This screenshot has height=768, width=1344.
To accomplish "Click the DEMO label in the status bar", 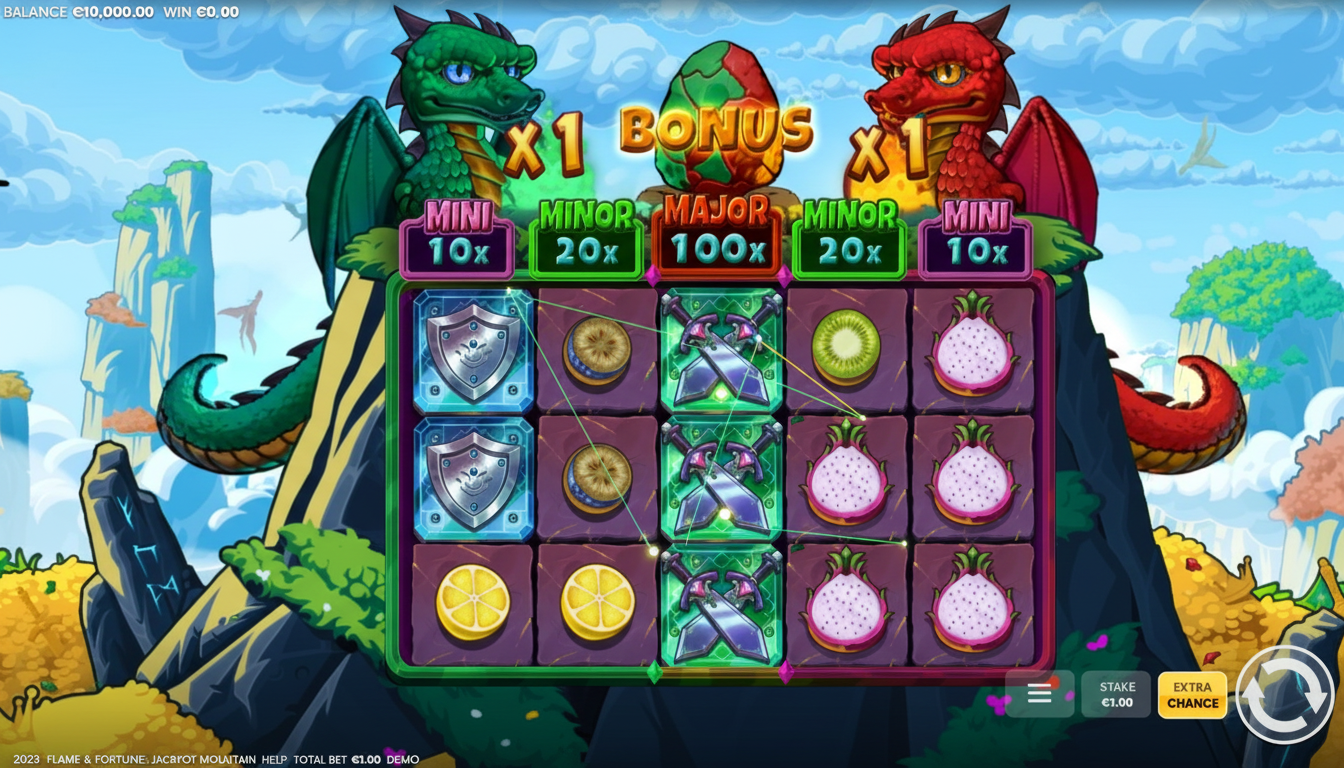I will tap(404, 759).
